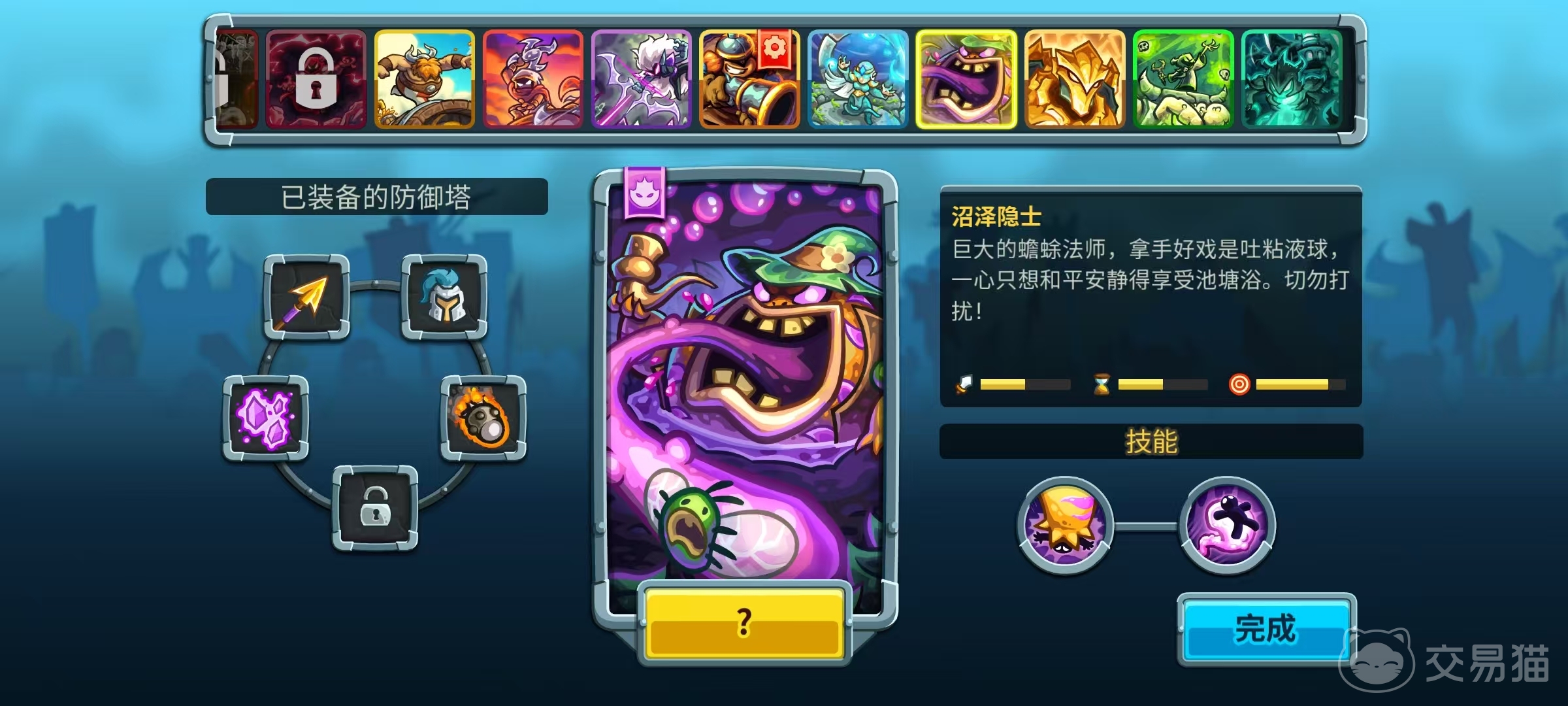Select the knight helmet equipped tower slot
The image size is (1568, 706).
pos(444,297)
